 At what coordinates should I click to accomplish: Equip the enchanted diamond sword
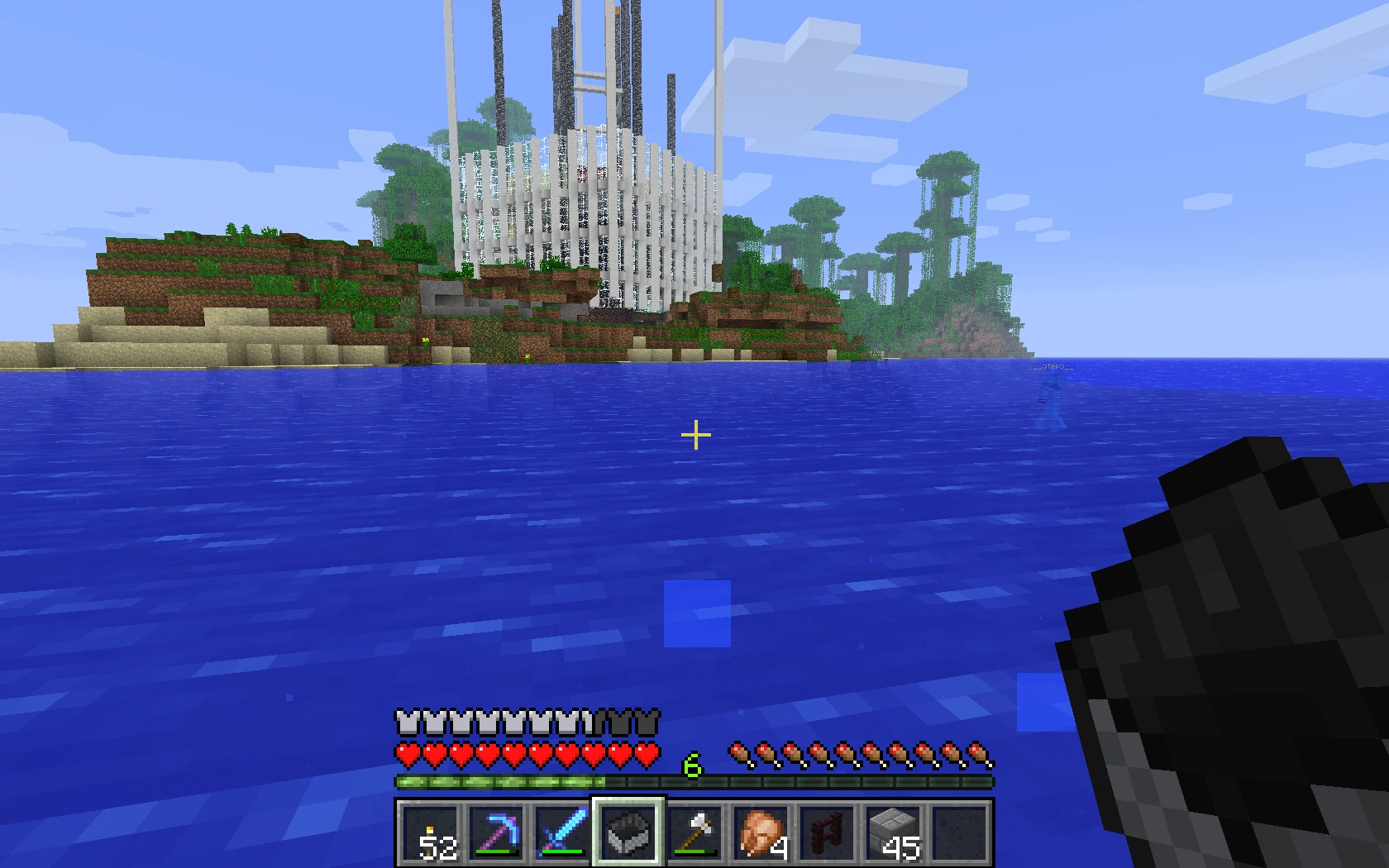(562, 832)
